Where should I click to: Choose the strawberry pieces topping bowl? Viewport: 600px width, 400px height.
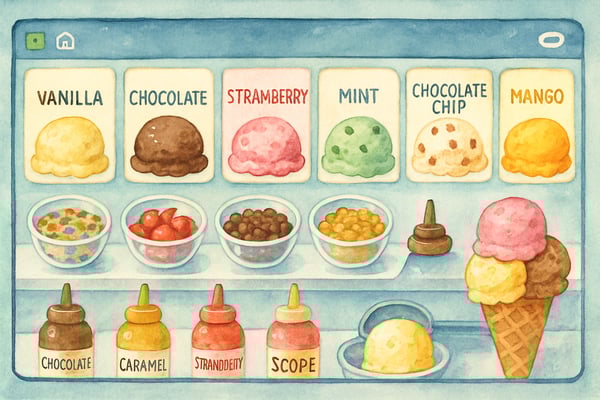coord(162,230)
